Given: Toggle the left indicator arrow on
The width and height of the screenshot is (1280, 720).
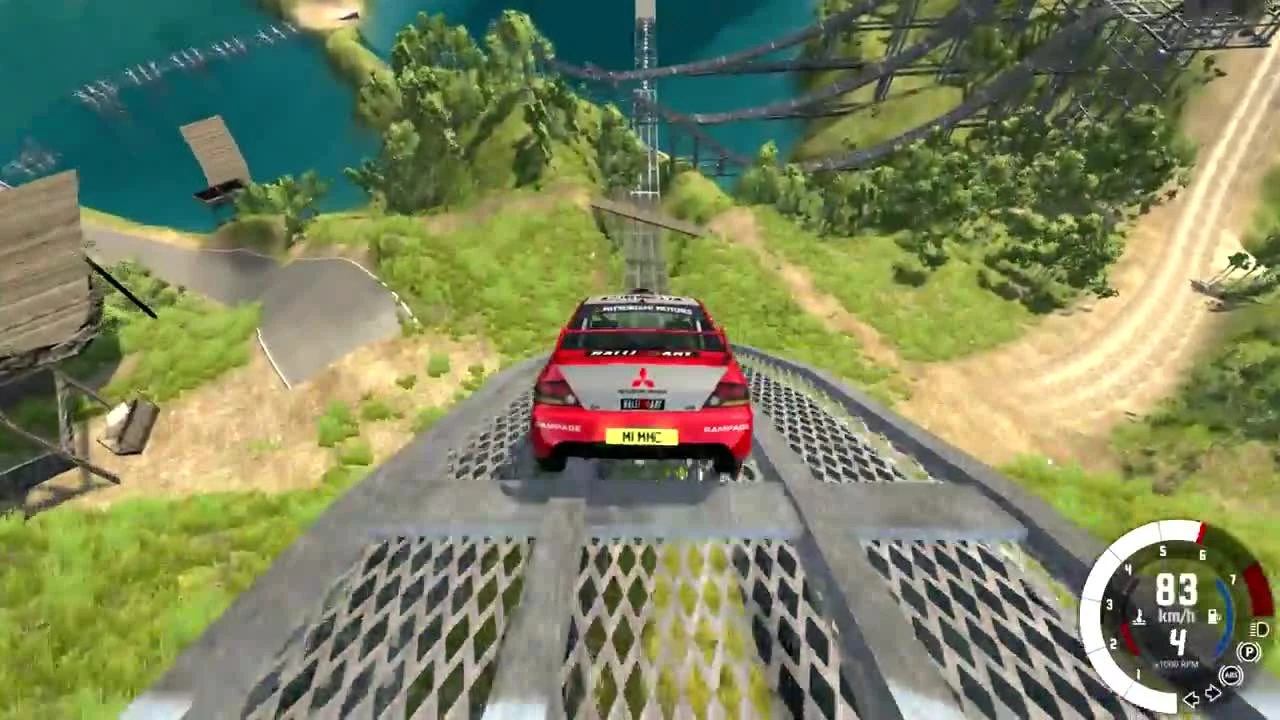Looking at the screenshot, I should [x=1192, y=699].
